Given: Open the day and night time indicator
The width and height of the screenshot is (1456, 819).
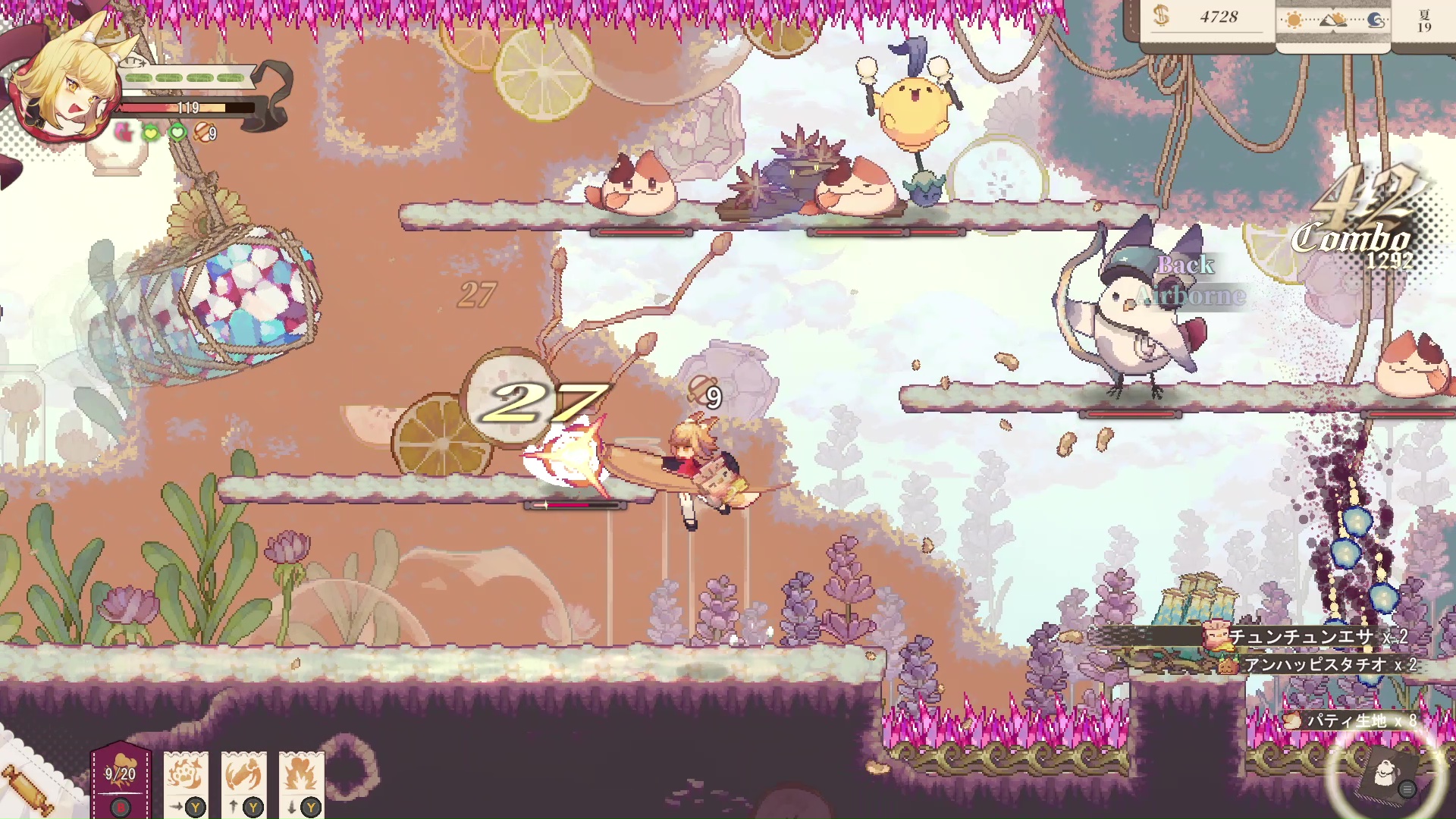Looking at the screenshot, I should click(x=1333, y=20).
